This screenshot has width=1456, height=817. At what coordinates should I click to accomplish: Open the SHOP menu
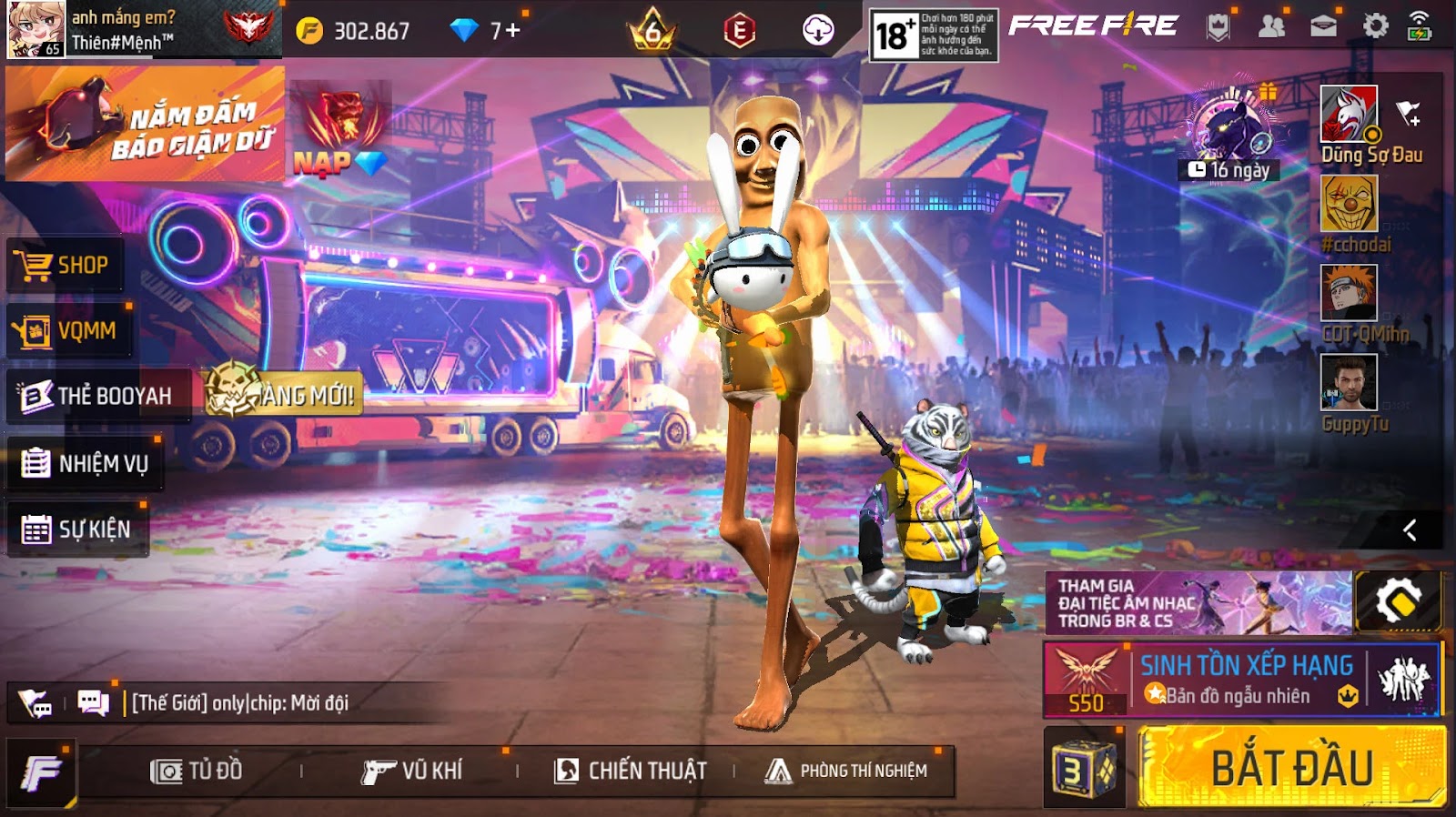pos(66,266)
